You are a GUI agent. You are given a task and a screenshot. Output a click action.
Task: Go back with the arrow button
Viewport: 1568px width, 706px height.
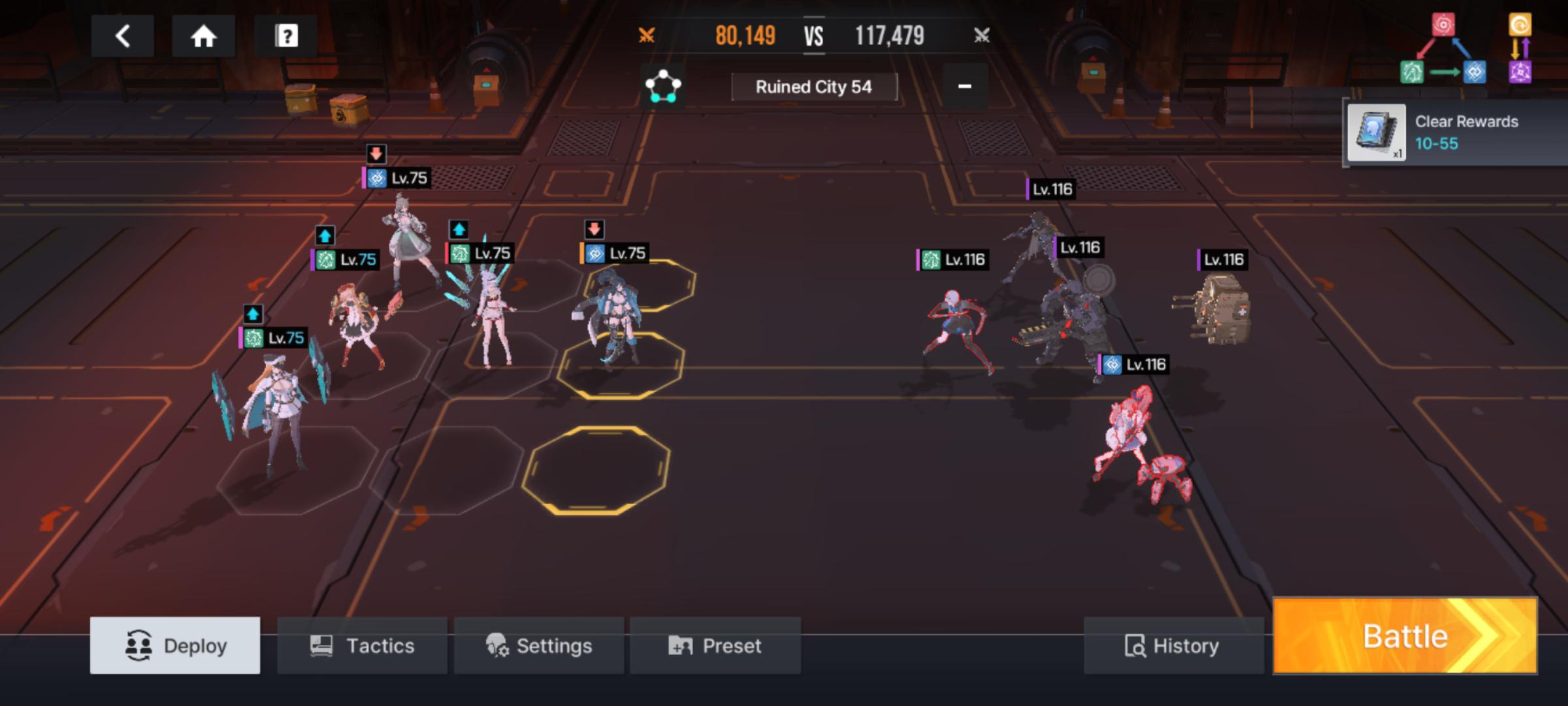(122, 36)
